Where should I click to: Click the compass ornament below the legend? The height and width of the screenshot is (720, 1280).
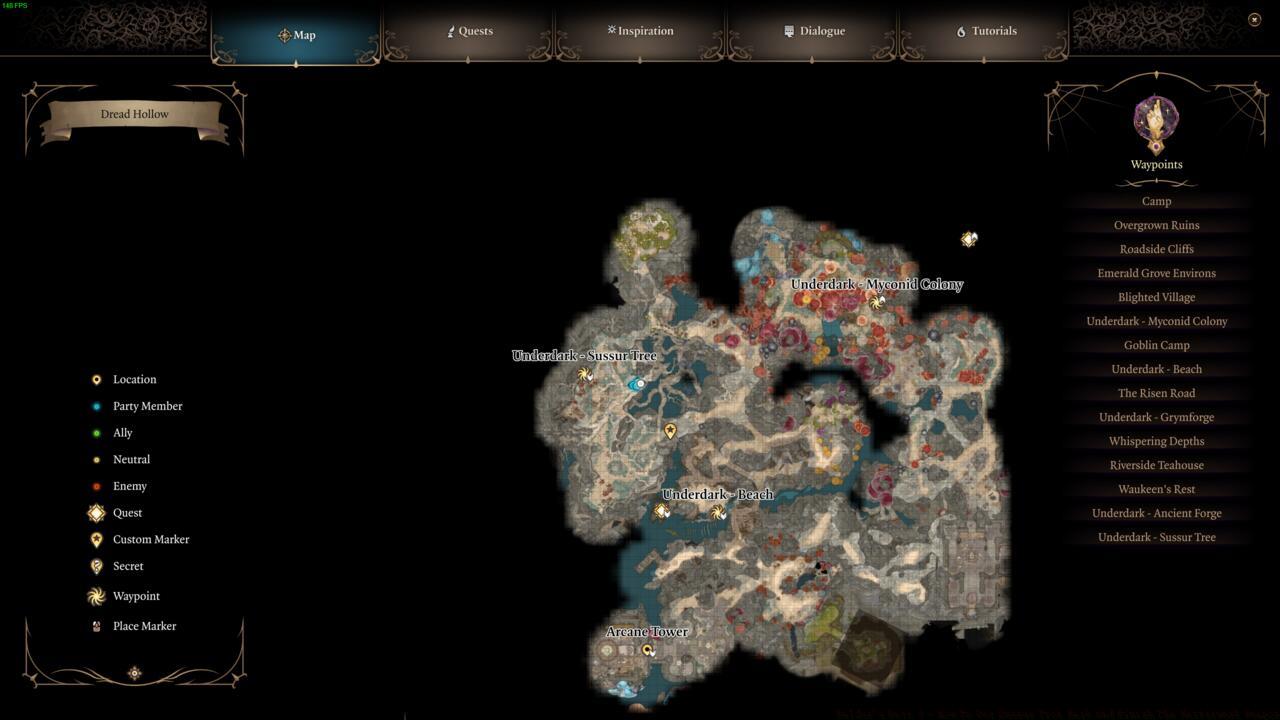click(134, 673)
